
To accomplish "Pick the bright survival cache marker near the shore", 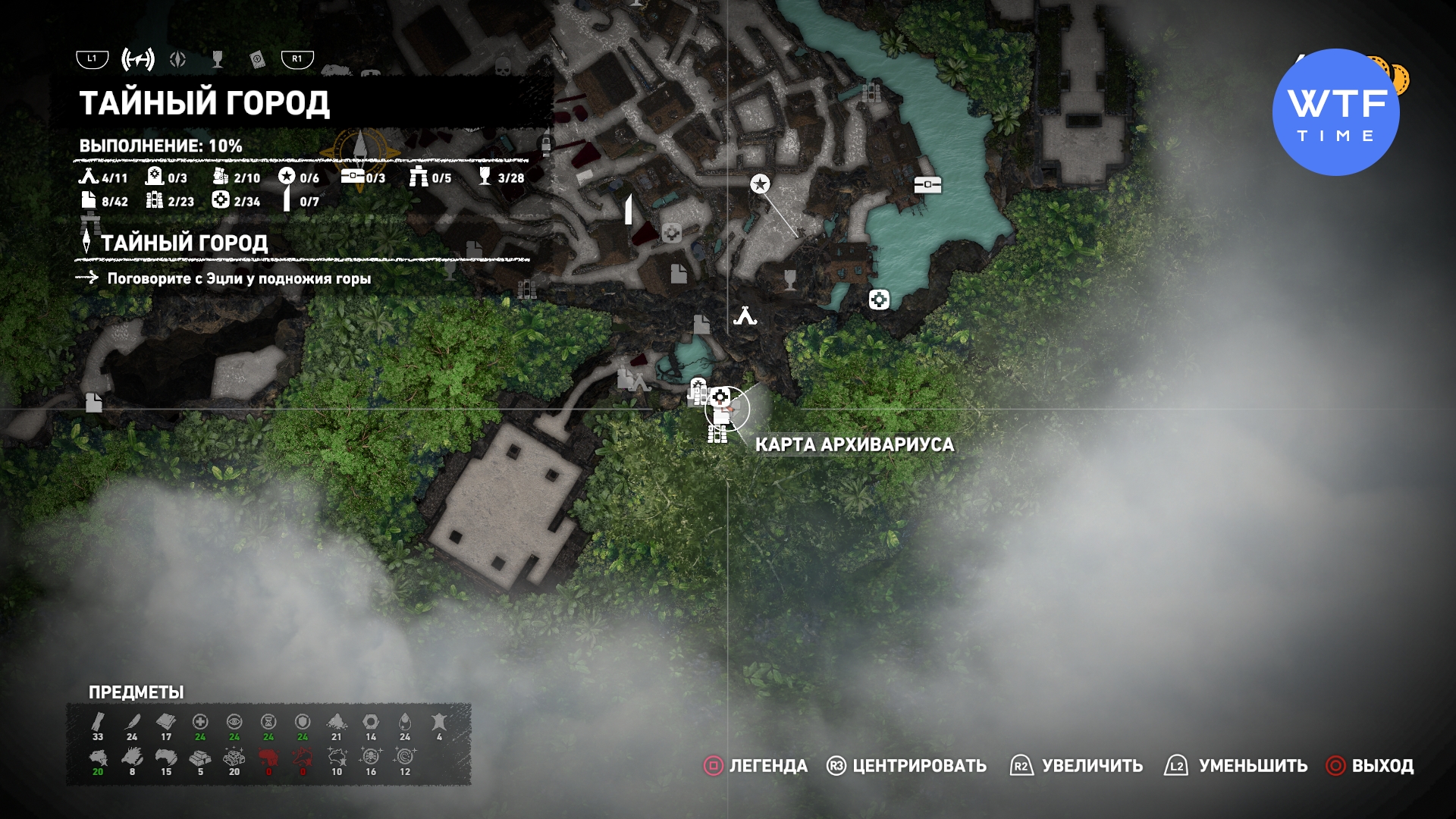I will (879, 300).
